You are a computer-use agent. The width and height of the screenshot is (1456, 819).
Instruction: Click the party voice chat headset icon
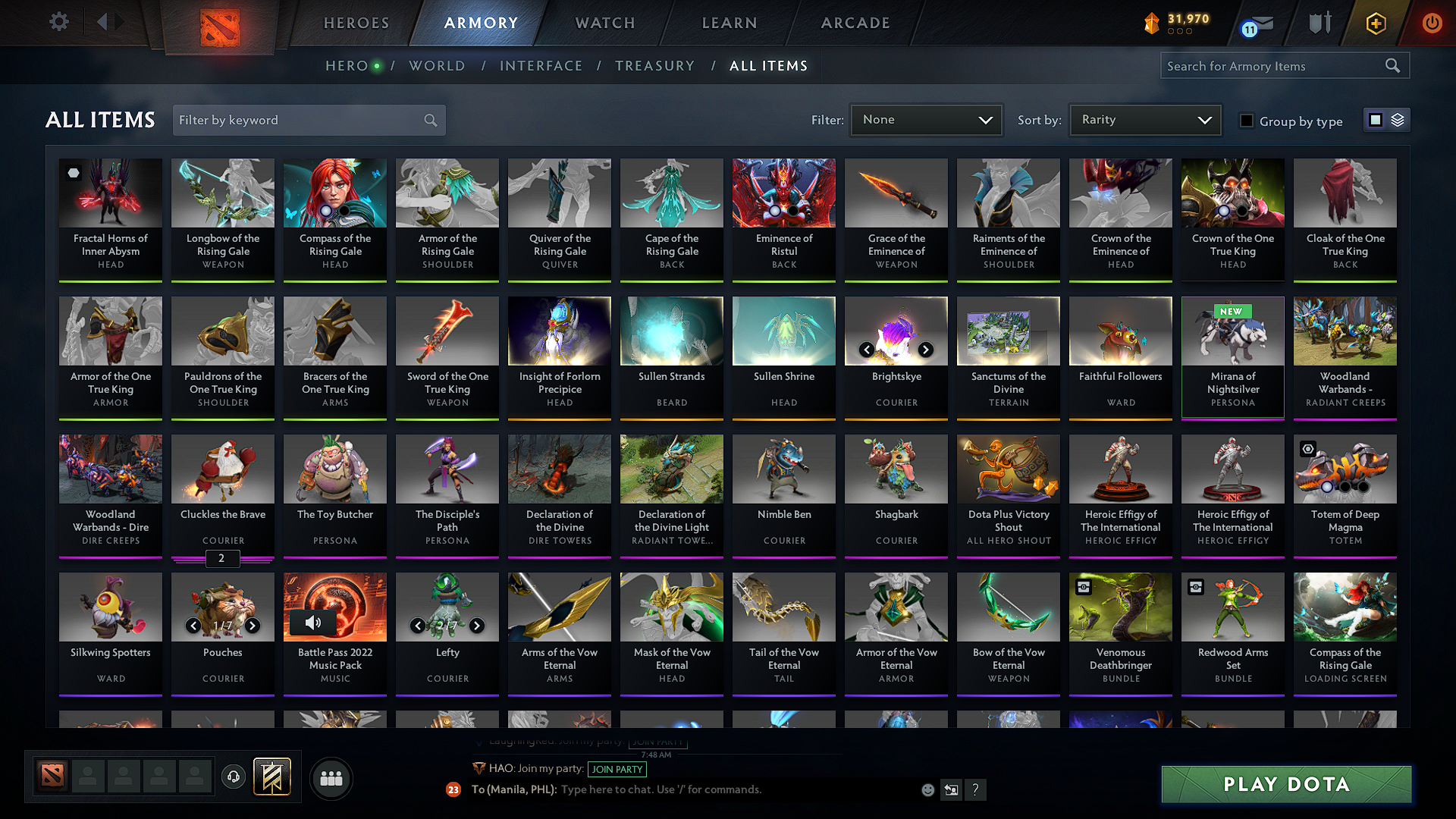tap(234, 777)
